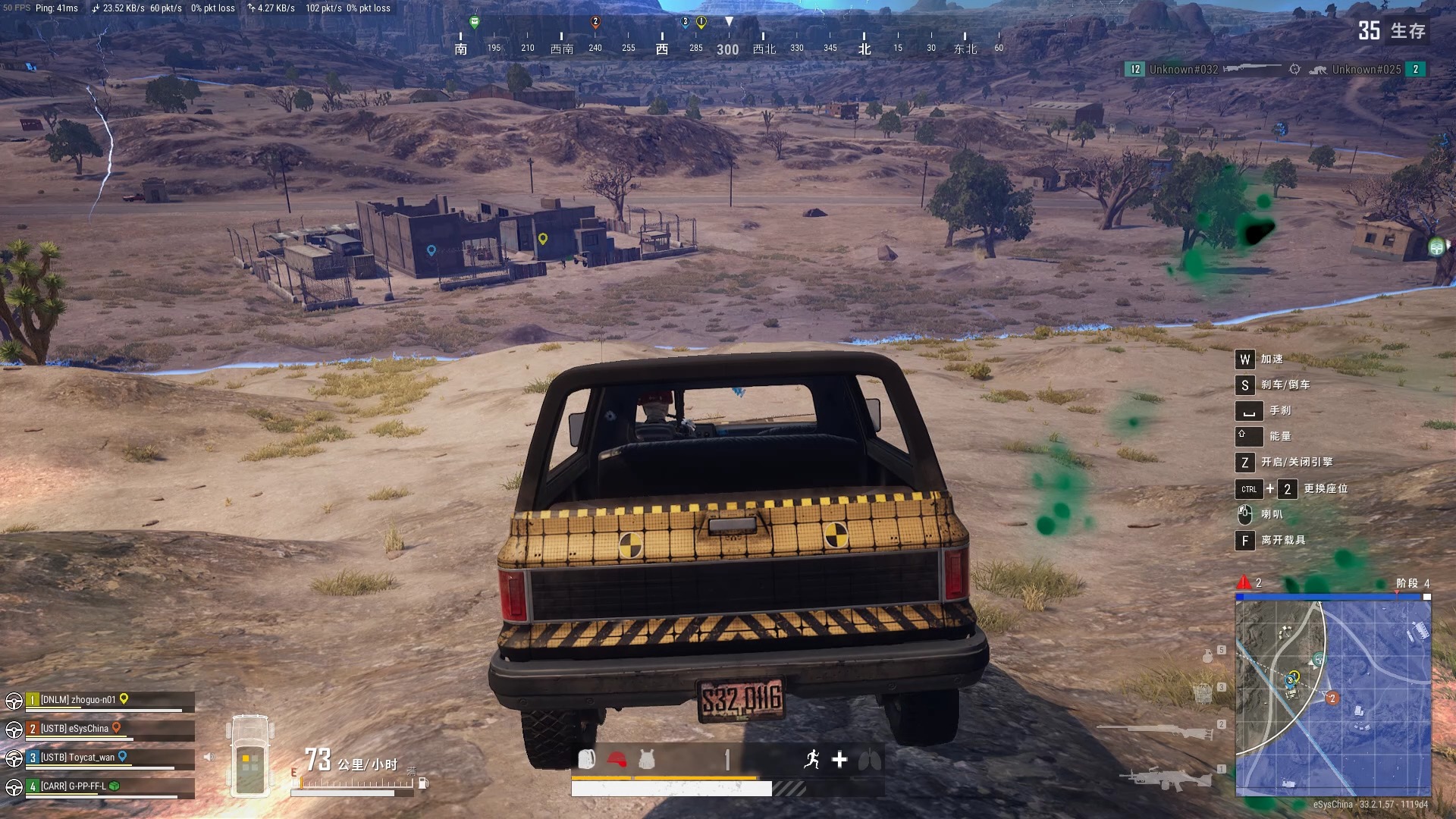This screenshot has width=1456, height=819.
Task: Click the vest equipment icon
Action: pos(647,759)
